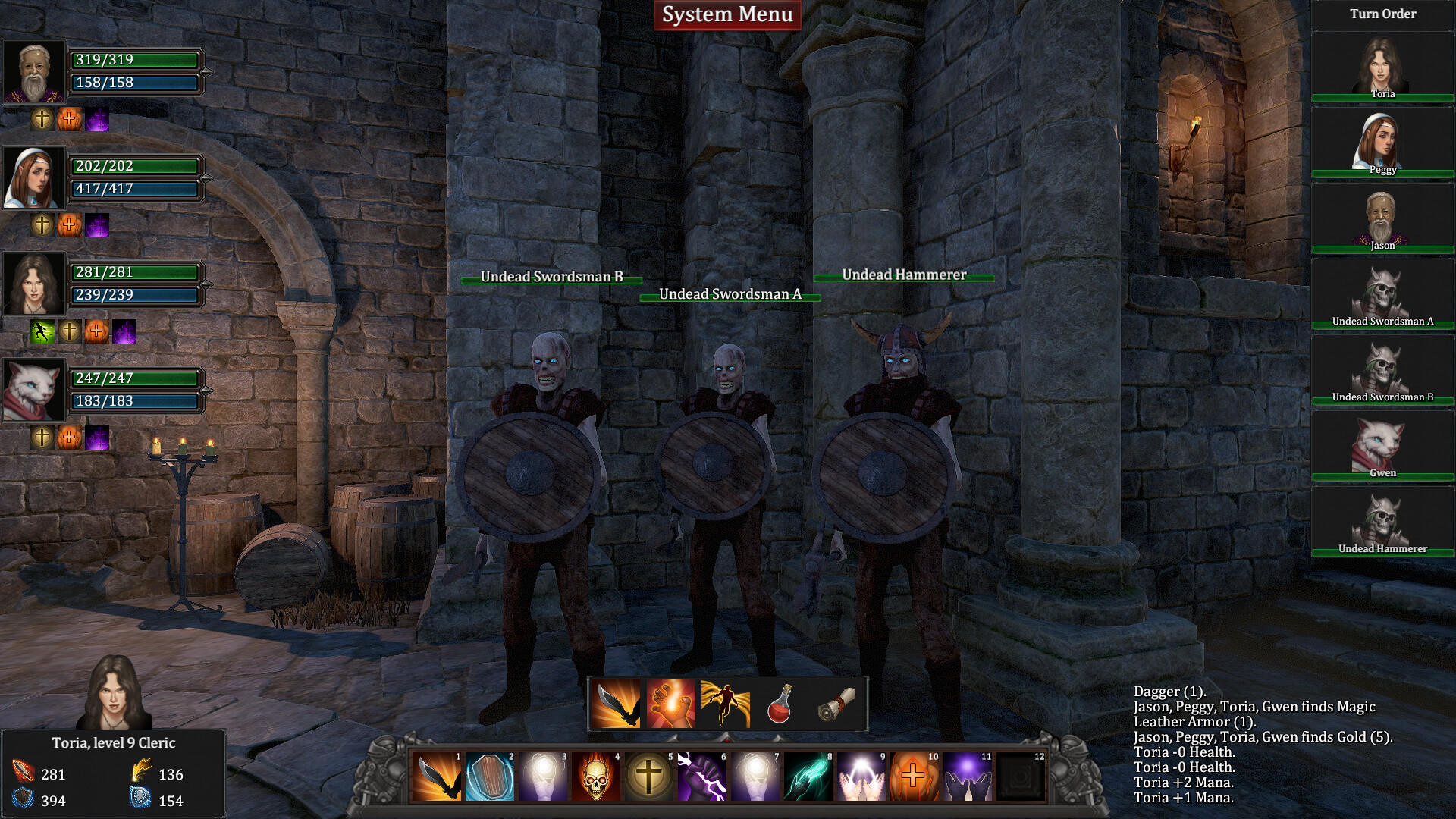Select the shield spell in hotbar slot 2

coord(491,778)
